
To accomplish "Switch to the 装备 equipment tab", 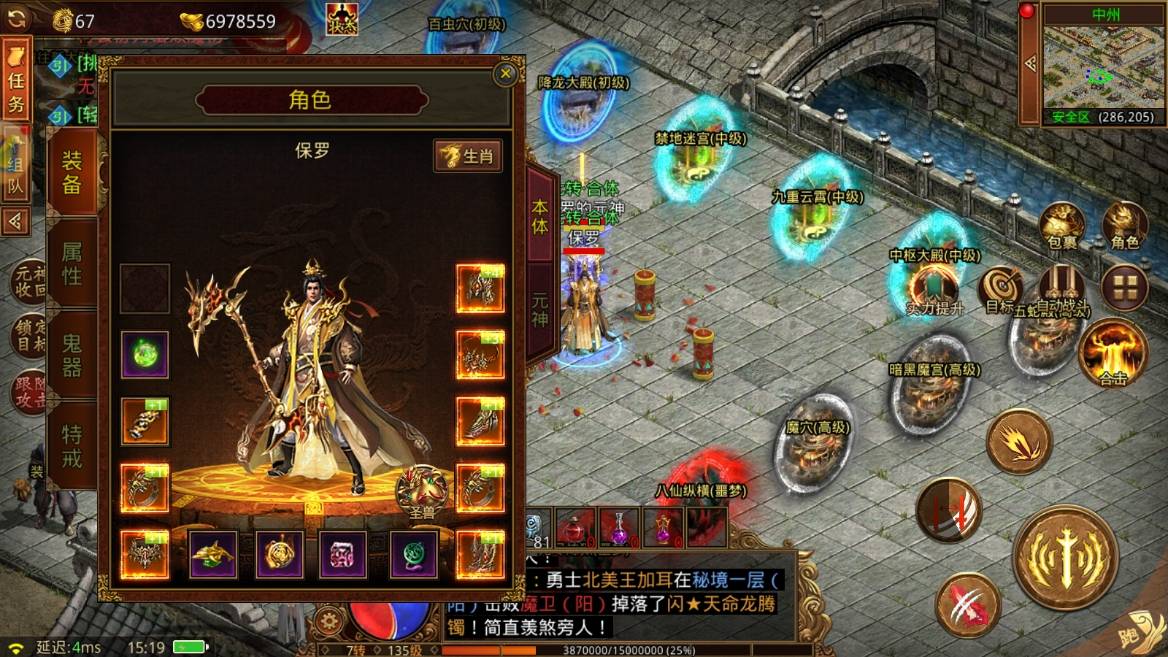I will (72, 172).
